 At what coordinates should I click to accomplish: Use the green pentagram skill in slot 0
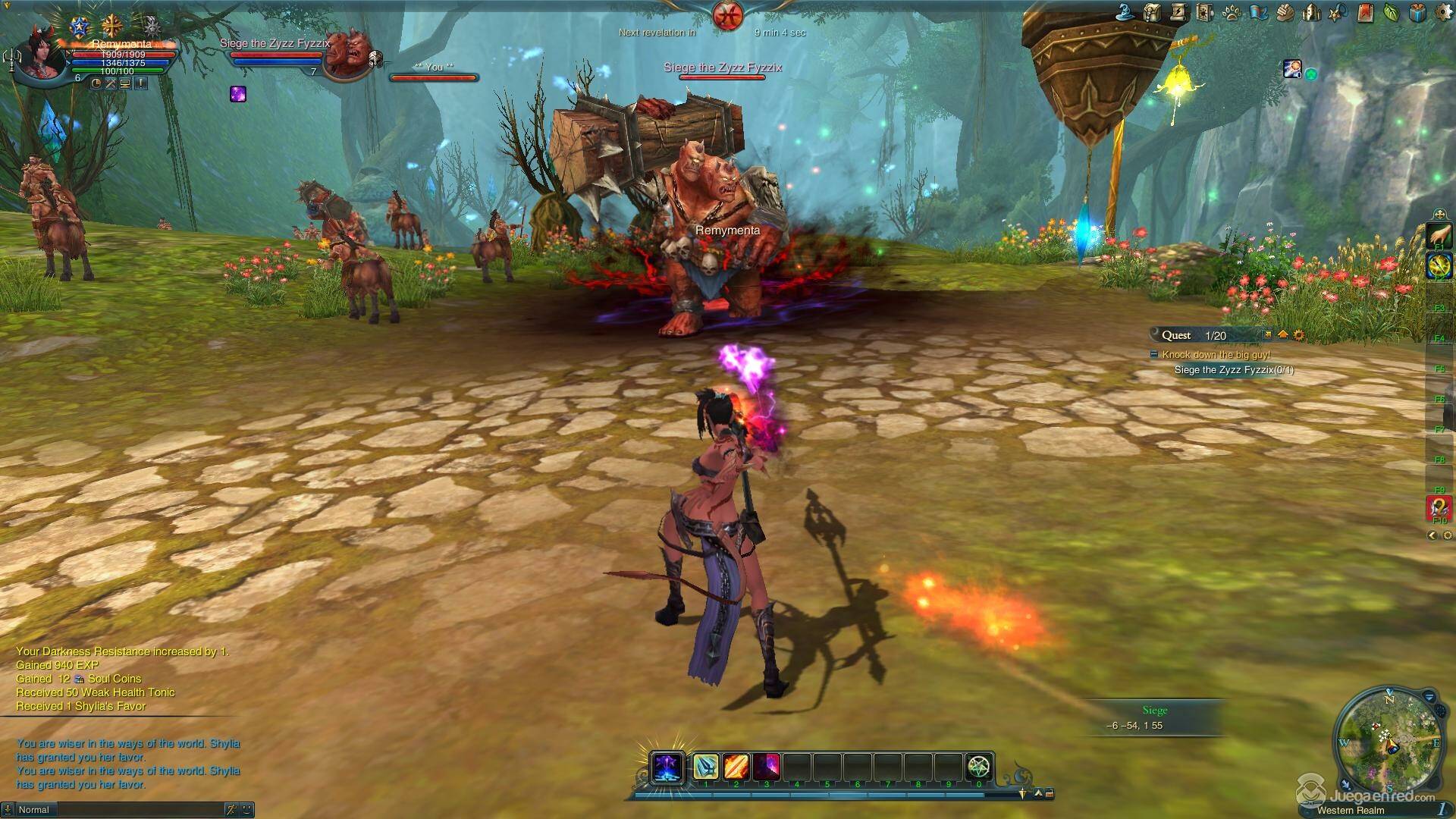(979, 767)
